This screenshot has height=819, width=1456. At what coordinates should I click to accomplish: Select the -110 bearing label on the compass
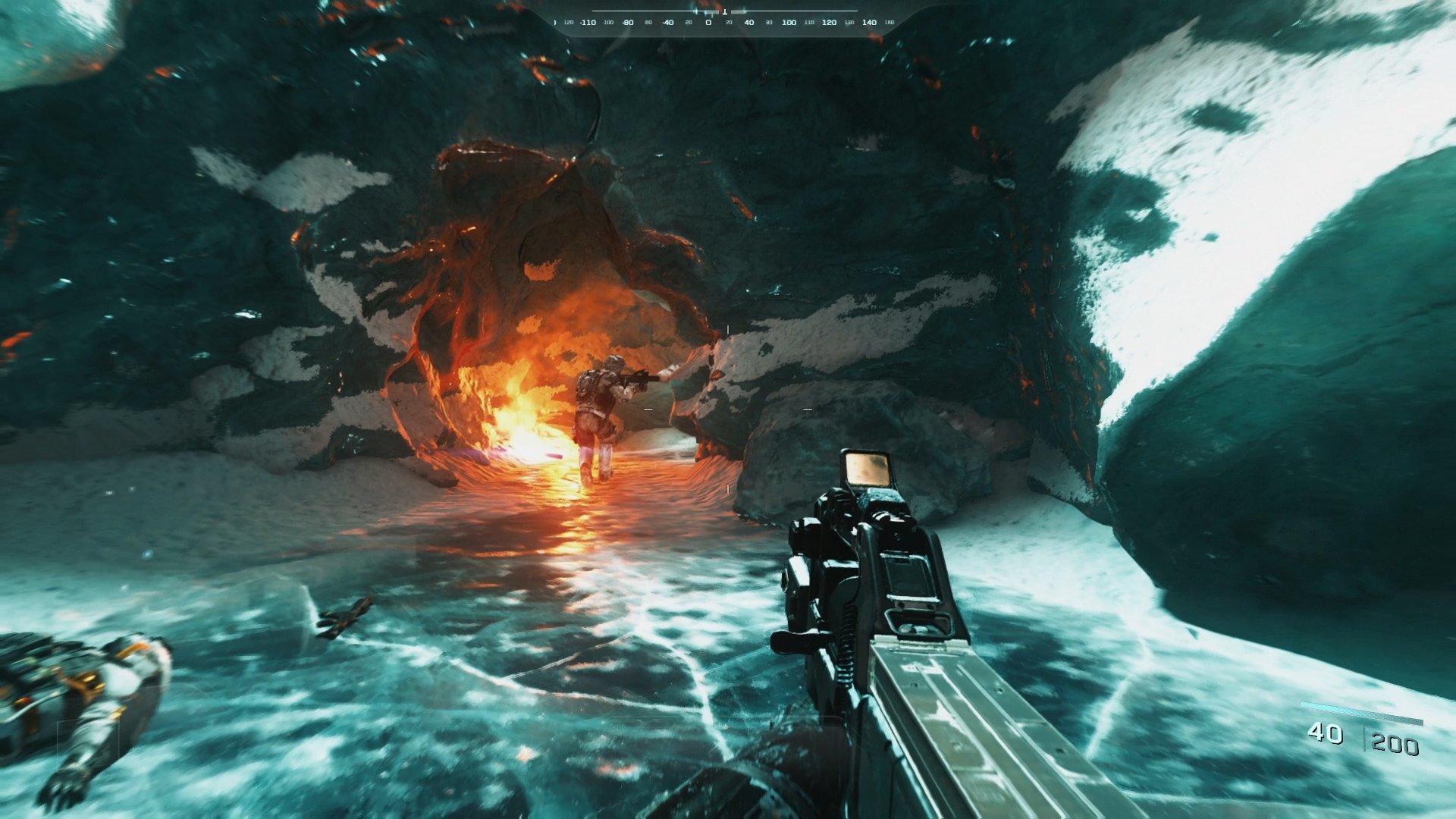coord(588,23)
